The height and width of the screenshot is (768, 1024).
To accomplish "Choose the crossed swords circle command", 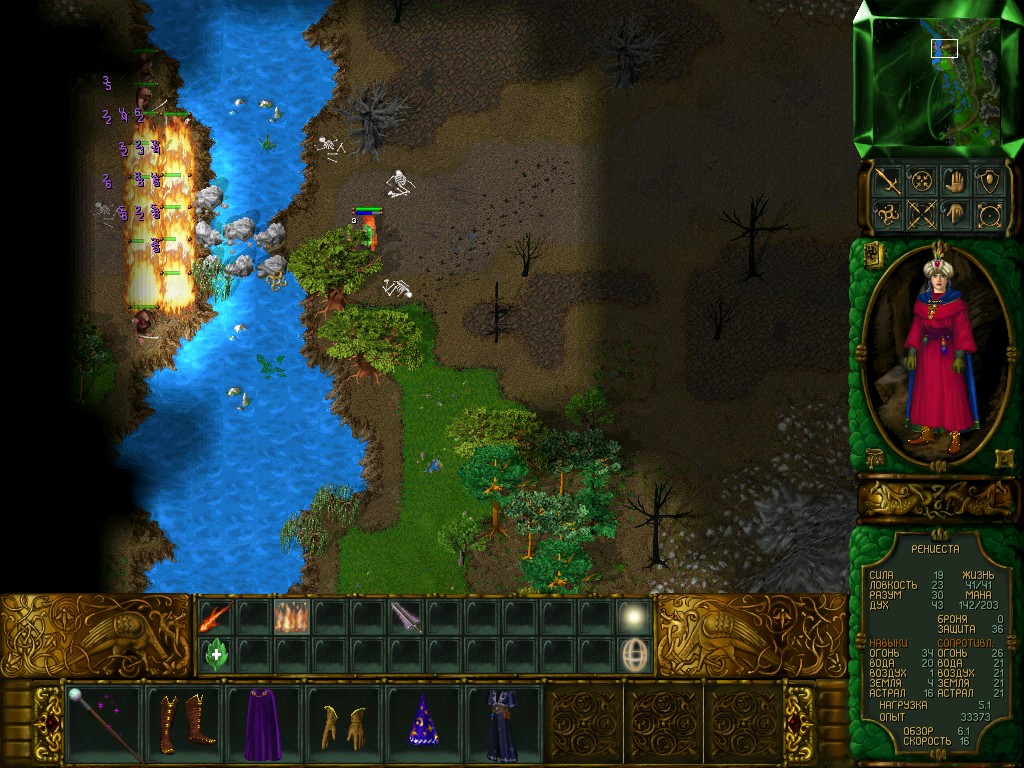I will [x=921, y=214].
